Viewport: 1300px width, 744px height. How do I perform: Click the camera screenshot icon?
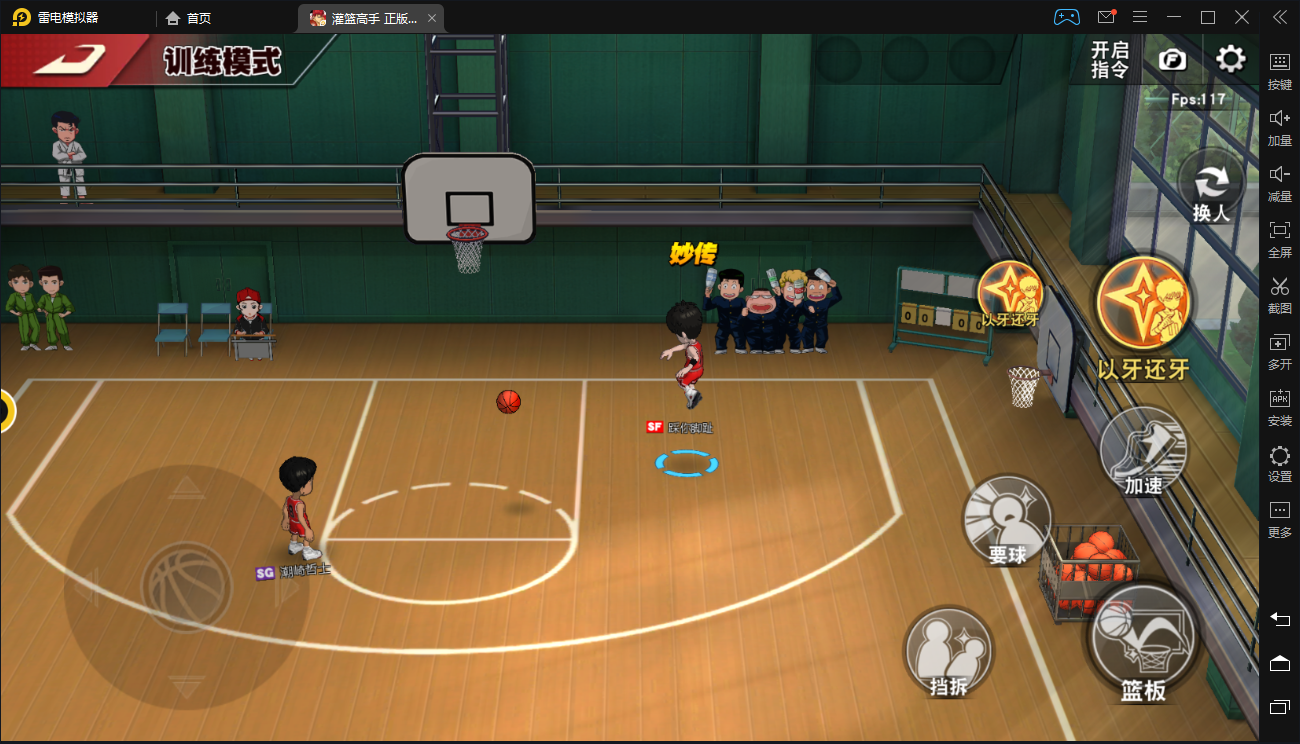tap(1172, 60)
